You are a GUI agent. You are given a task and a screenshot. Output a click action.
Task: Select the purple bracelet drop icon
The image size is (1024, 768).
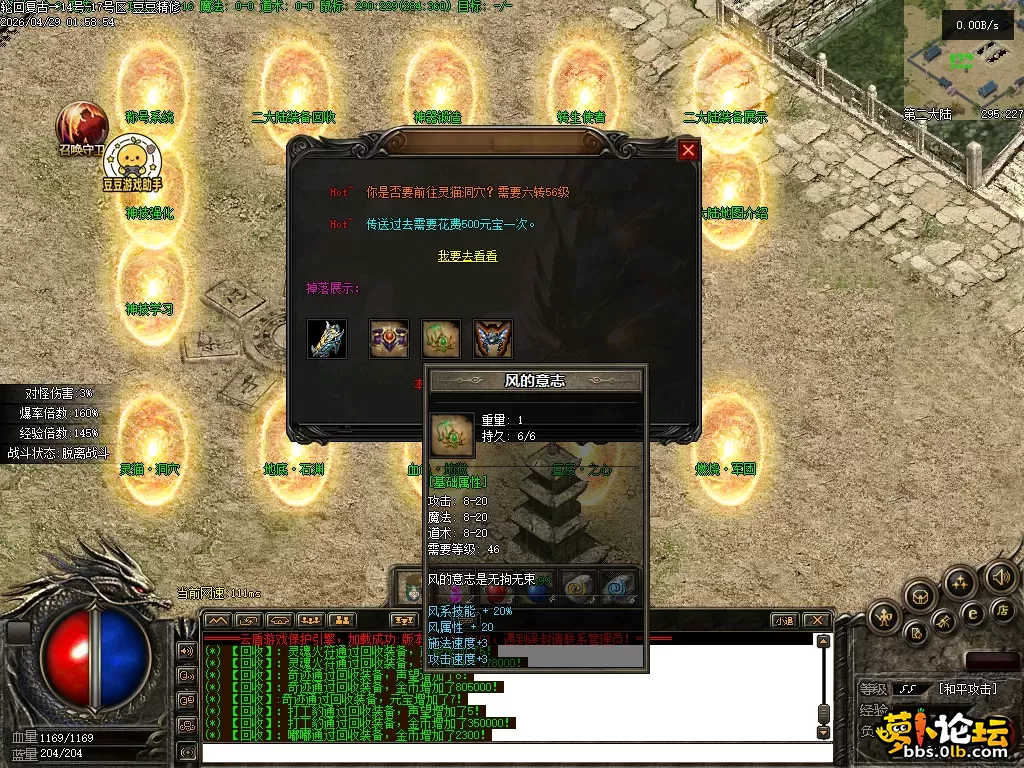coord(389,339)
